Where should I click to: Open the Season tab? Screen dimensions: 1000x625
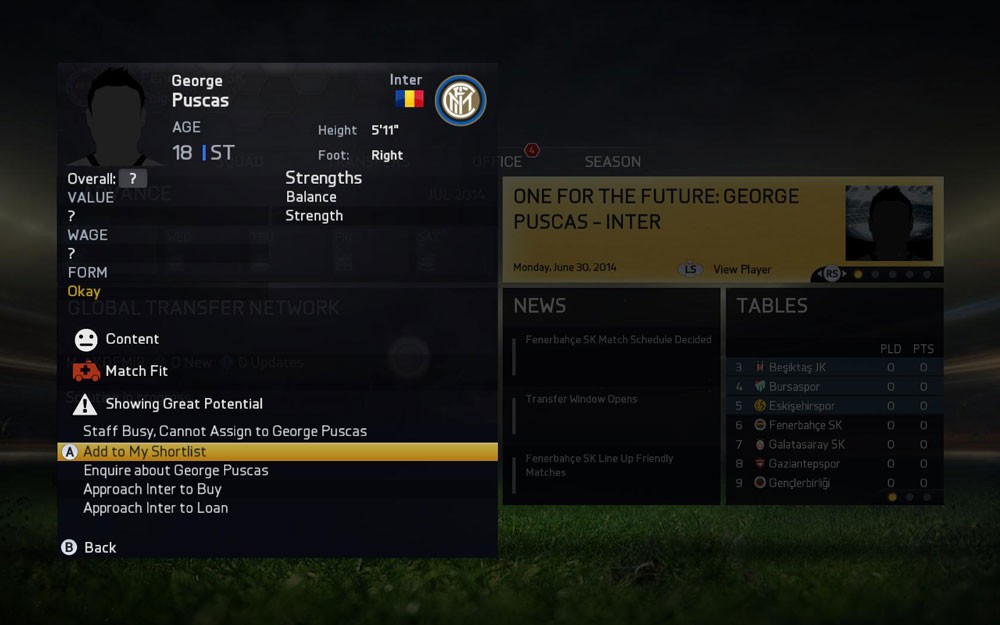[612, 162]
